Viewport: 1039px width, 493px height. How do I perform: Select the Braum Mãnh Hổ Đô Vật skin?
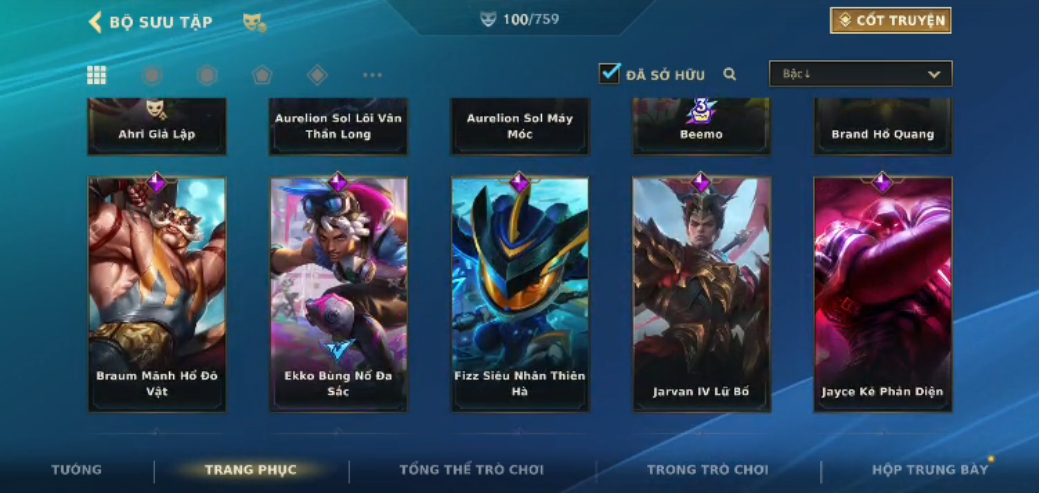point(157,294)
